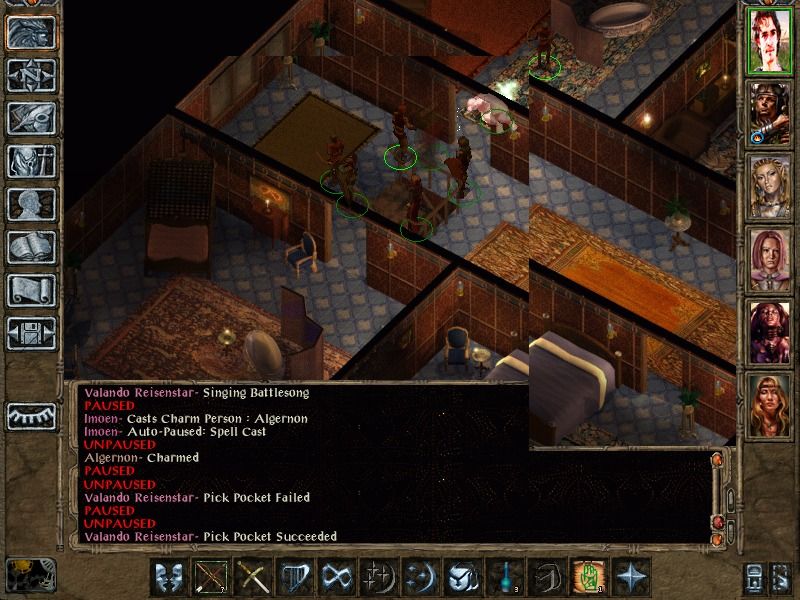The width and height of the screenshot is (800, 600).
Task: Open the area map screen
Action: 31,75
